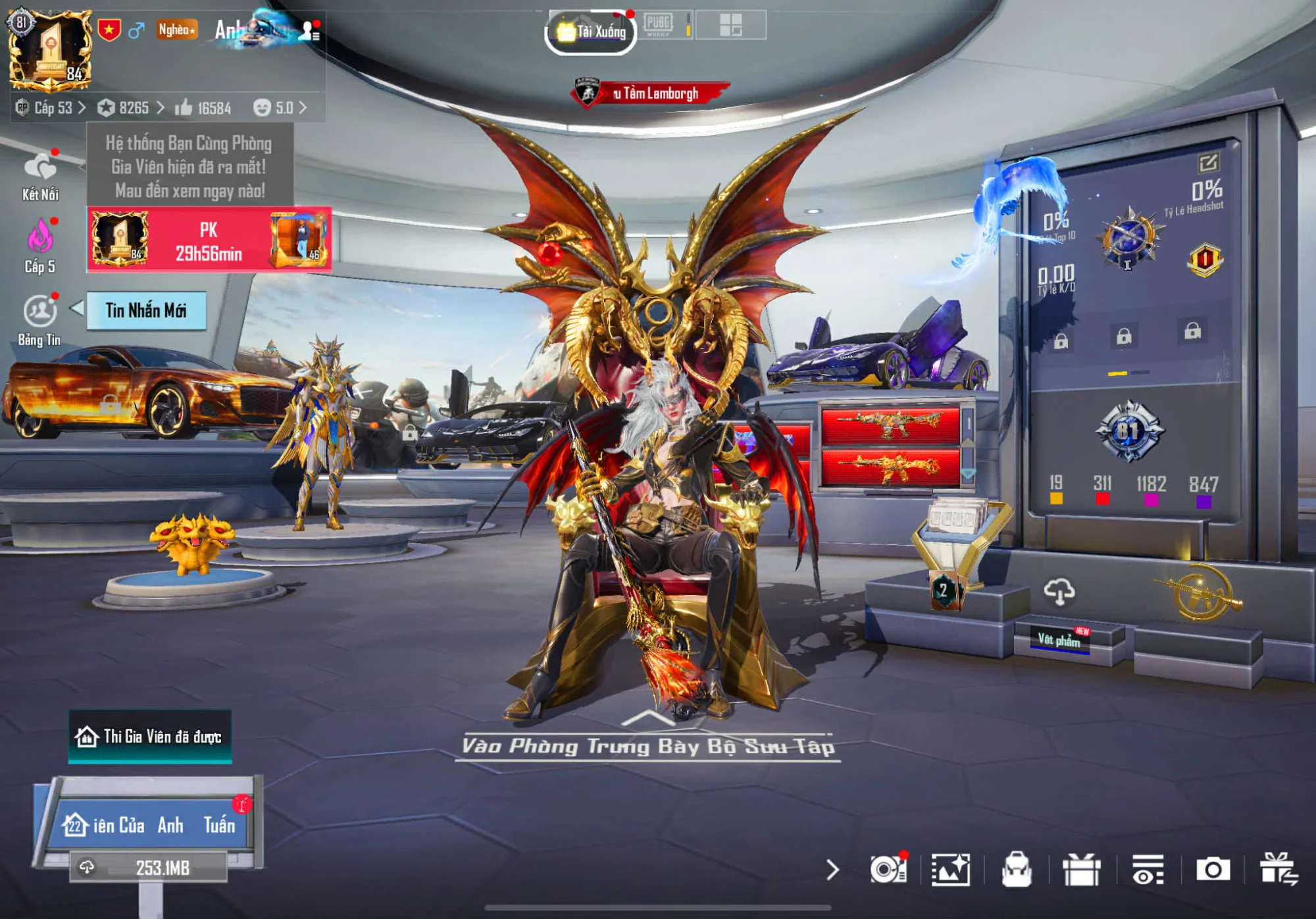
Task: Open the grid layout menu icon
Action: 730,25
